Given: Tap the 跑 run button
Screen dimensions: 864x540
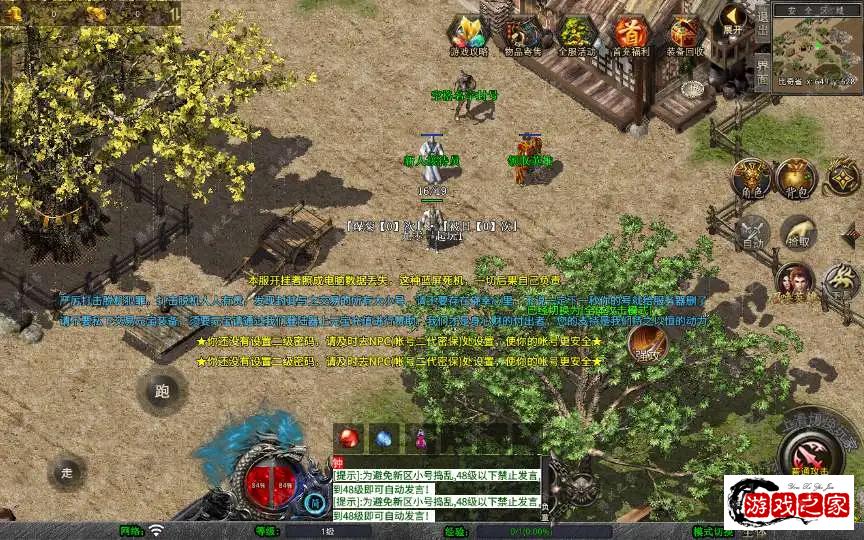Looking at the screenshot, I should coord(162,391).
